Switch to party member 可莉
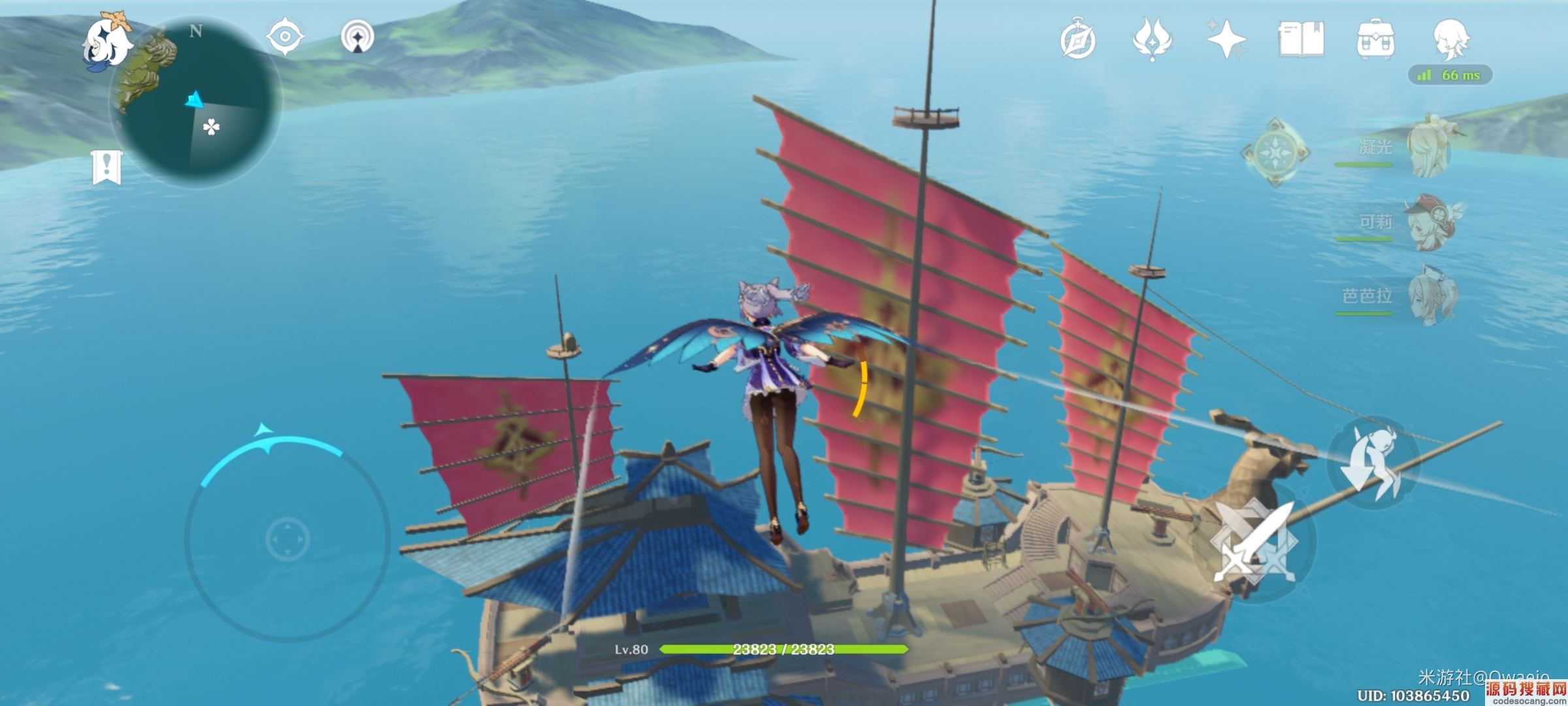1568x706 pixels. coord(1431,222)
